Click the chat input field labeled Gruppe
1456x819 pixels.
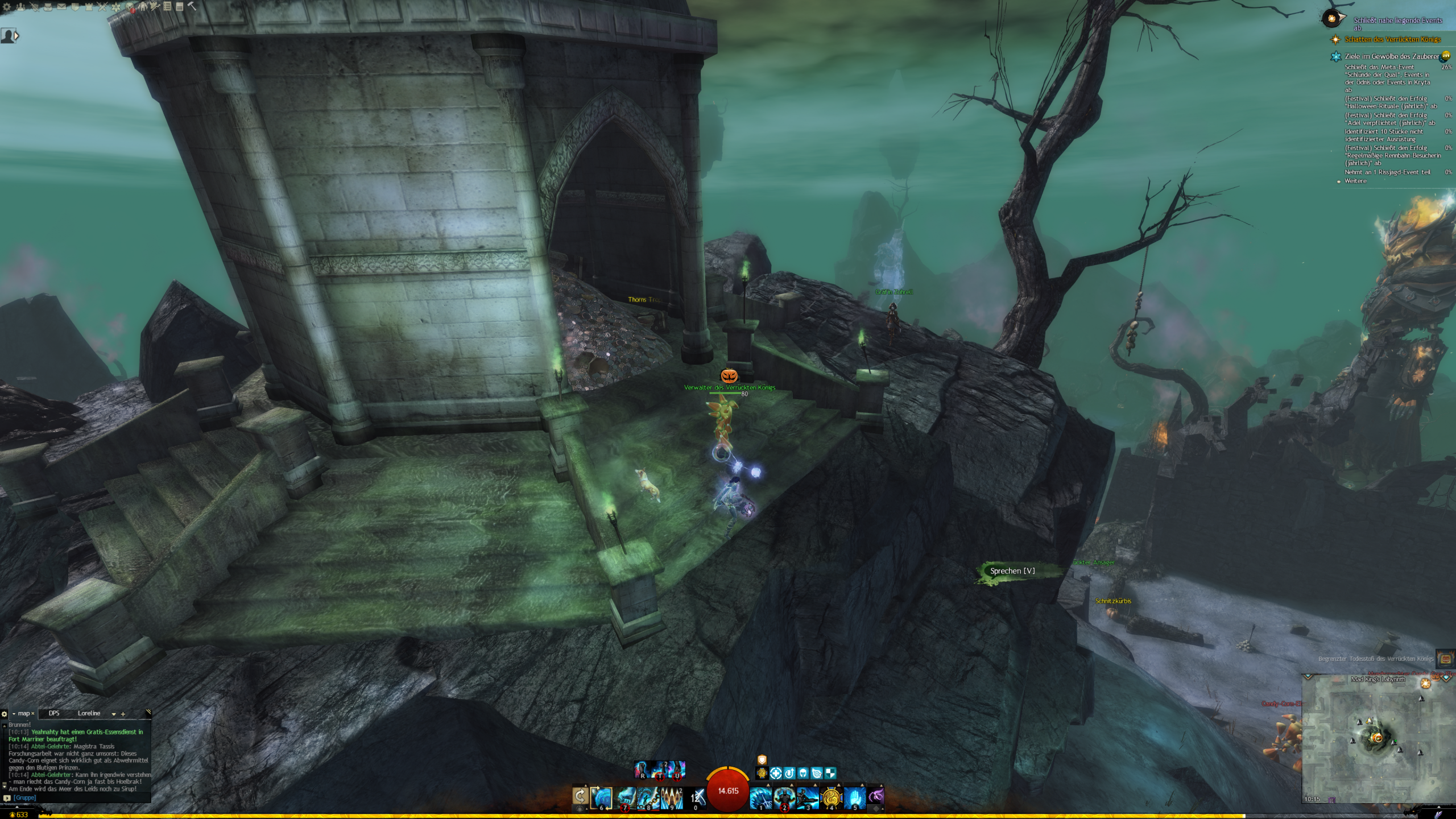(80, 797)
